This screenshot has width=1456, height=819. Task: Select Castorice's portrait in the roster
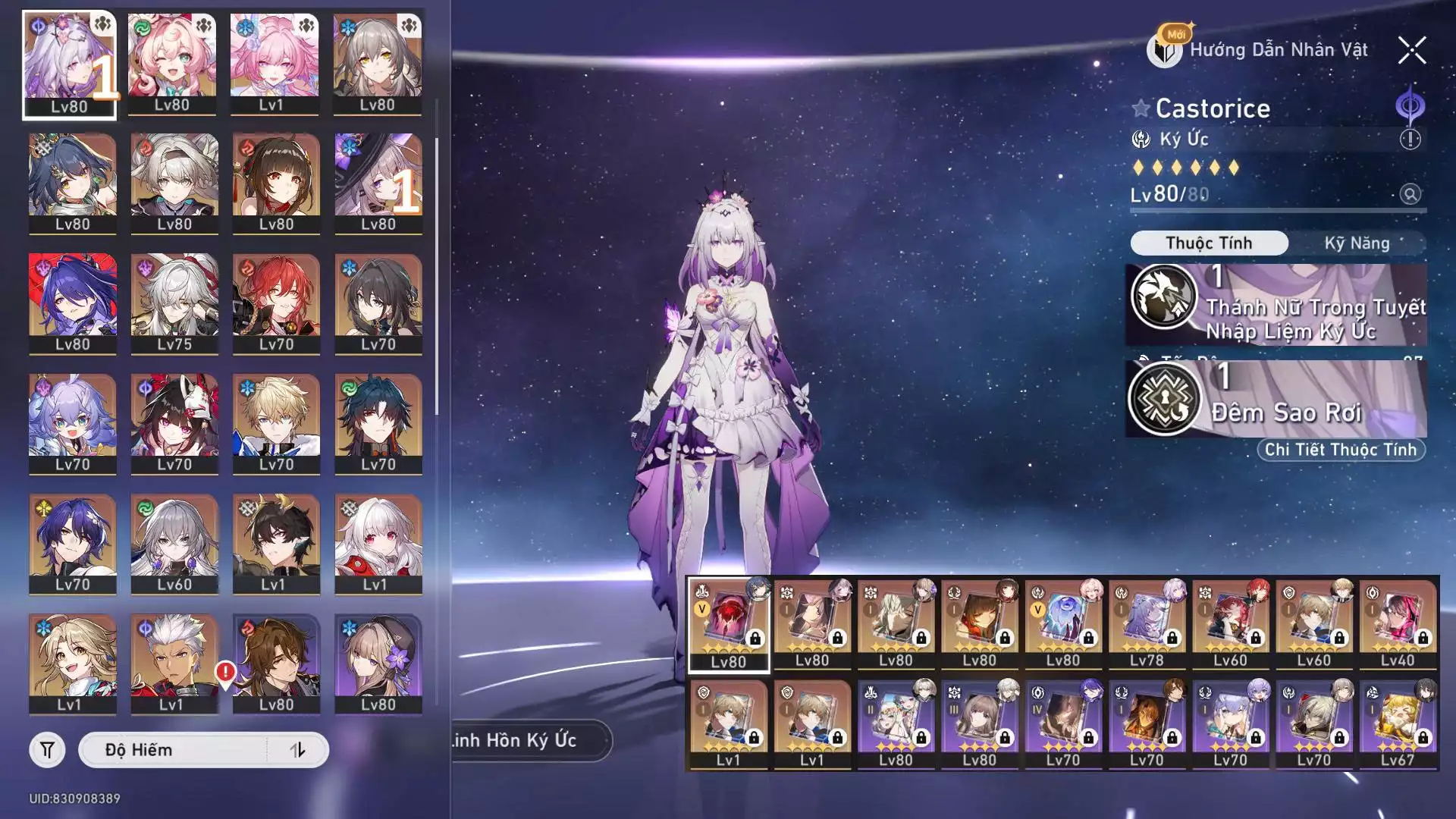pos(69,65)
